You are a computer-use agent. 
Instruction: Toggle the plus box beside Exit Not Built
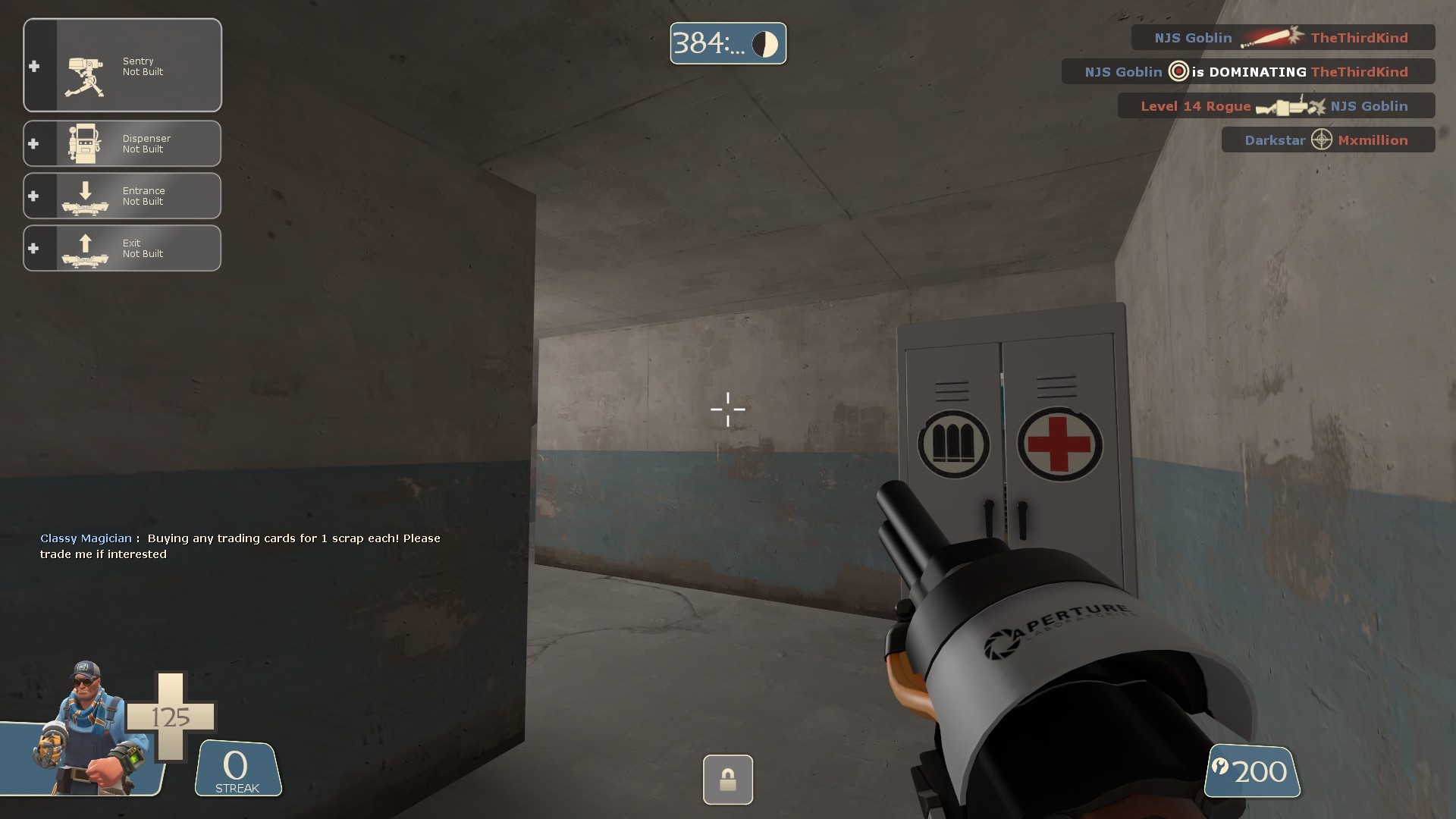tap(33, 247)
